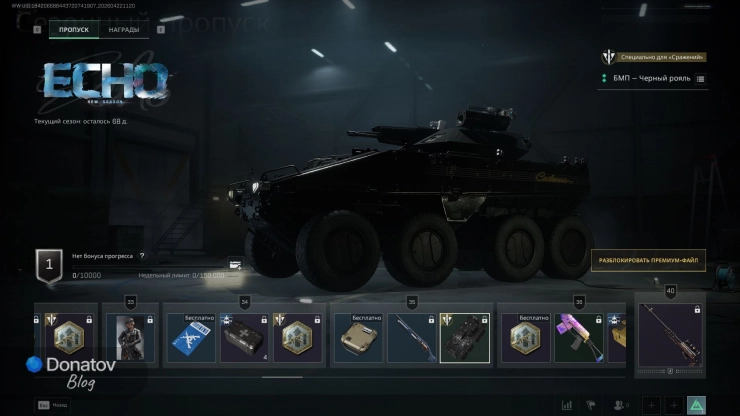Screen dimensions: 740x416
Task: Switch to the Награды tab
Action: tap(124, 30)
